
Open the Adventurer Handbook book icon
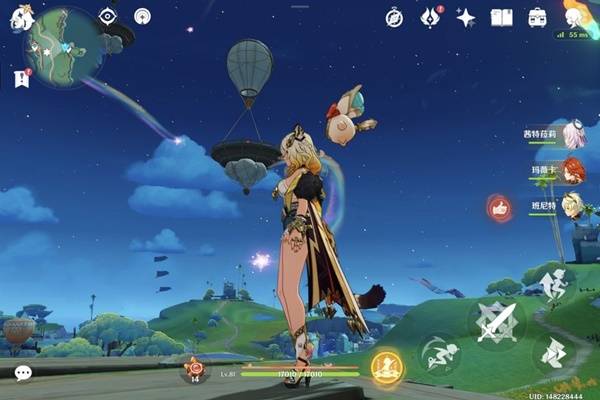pyautogui.click(x=501, y=17)
